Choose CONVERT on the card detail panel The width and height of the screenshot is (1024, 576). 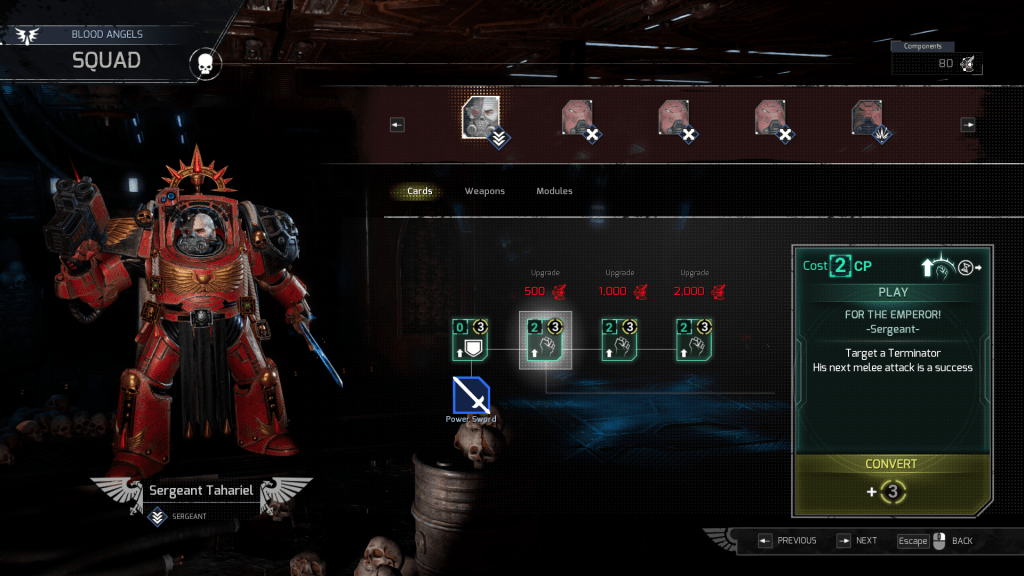[891, 464]
